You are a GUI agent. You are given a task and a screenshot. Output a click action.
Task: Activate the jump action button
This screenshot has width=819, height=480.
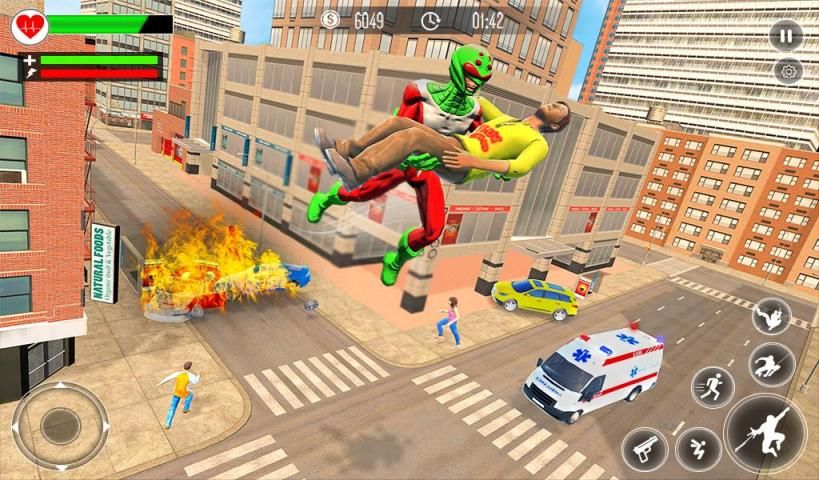[698, 449]
